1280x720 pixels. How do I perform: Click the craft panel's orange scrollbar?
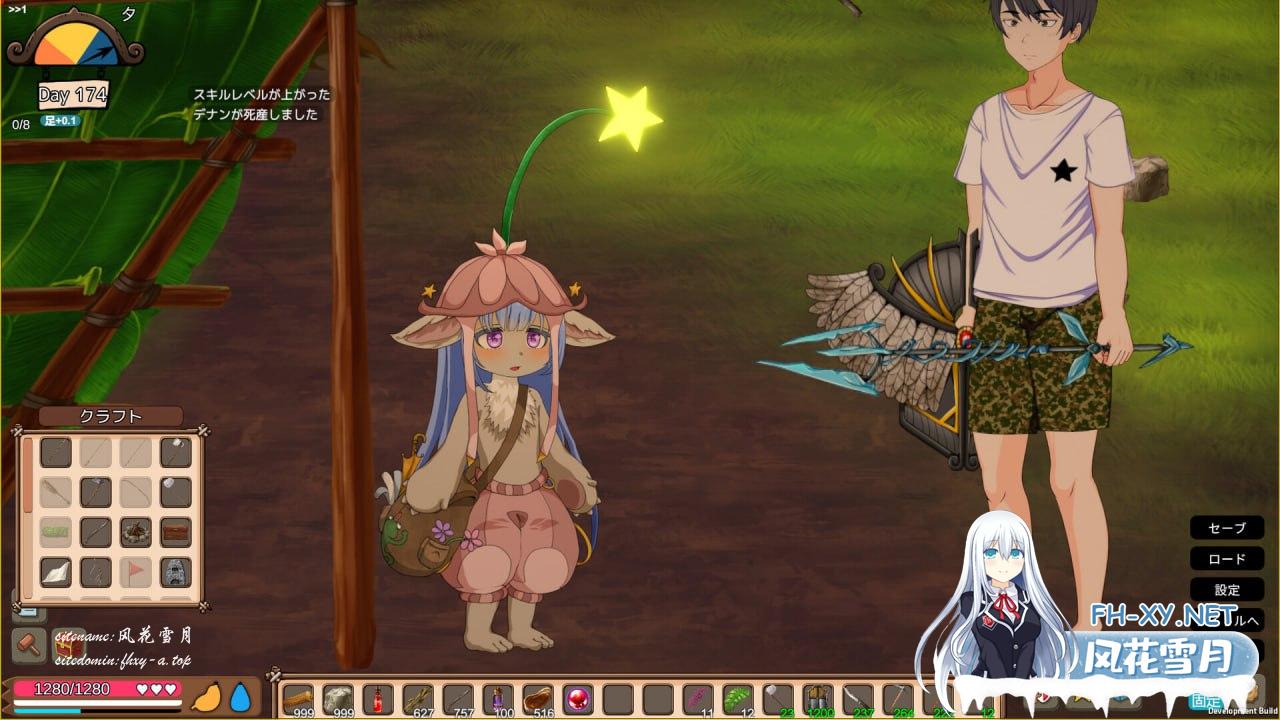coord(28,475)
